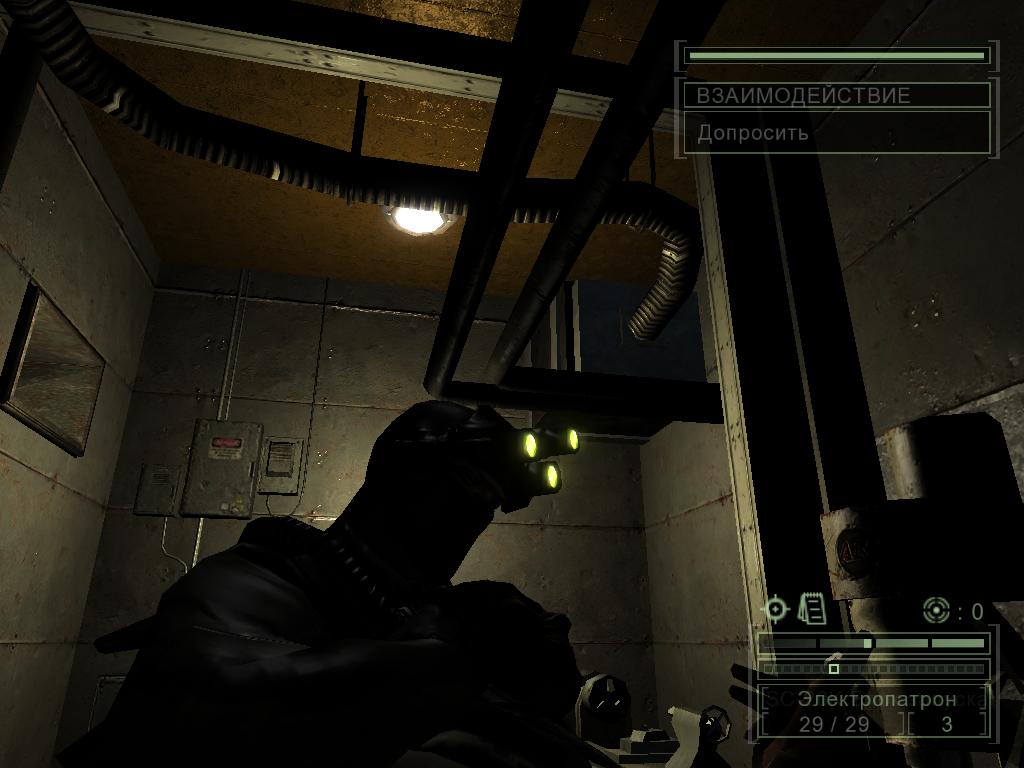The image size is (1024, 768).
Task: Select the crosshair target icon
Action: 775,608
